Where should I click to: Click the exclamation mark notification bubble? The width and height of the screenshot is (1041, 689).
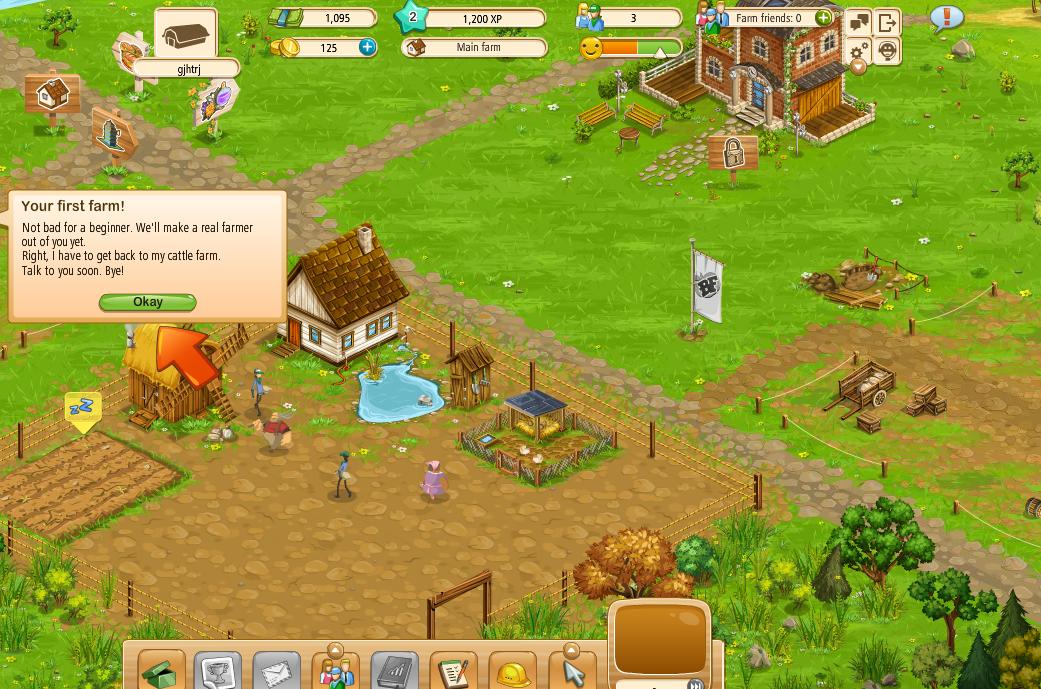coord(946,18)
